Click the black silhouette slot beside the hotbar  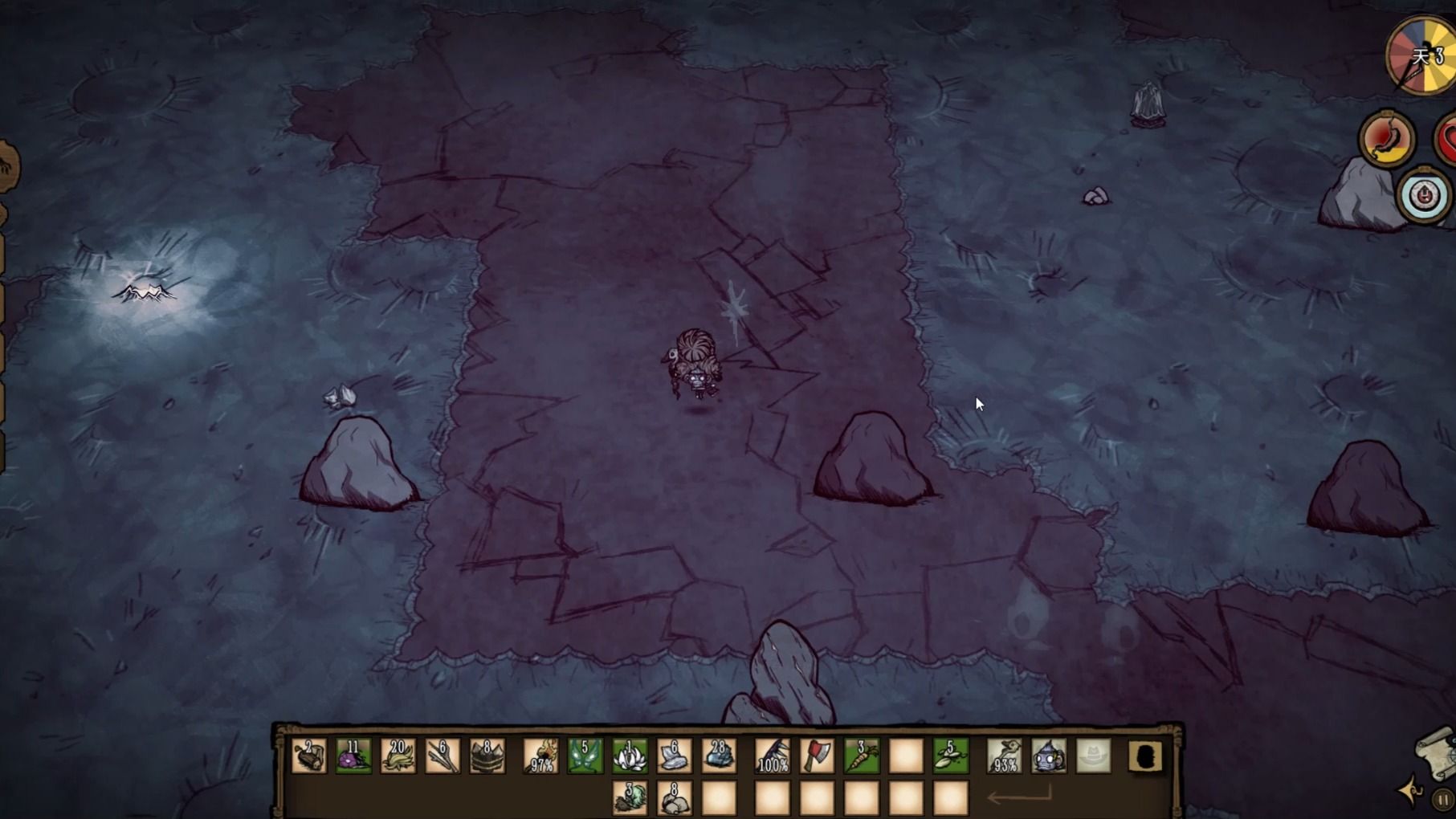tap(1146, 756)
